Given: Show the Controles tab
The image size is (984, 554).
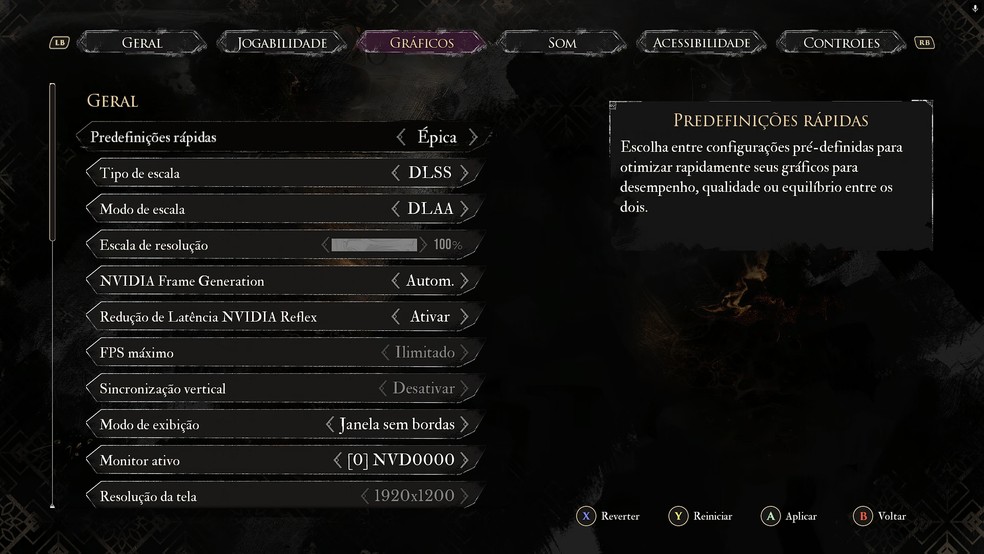Looking at the screenshot, I should point(841,43).
